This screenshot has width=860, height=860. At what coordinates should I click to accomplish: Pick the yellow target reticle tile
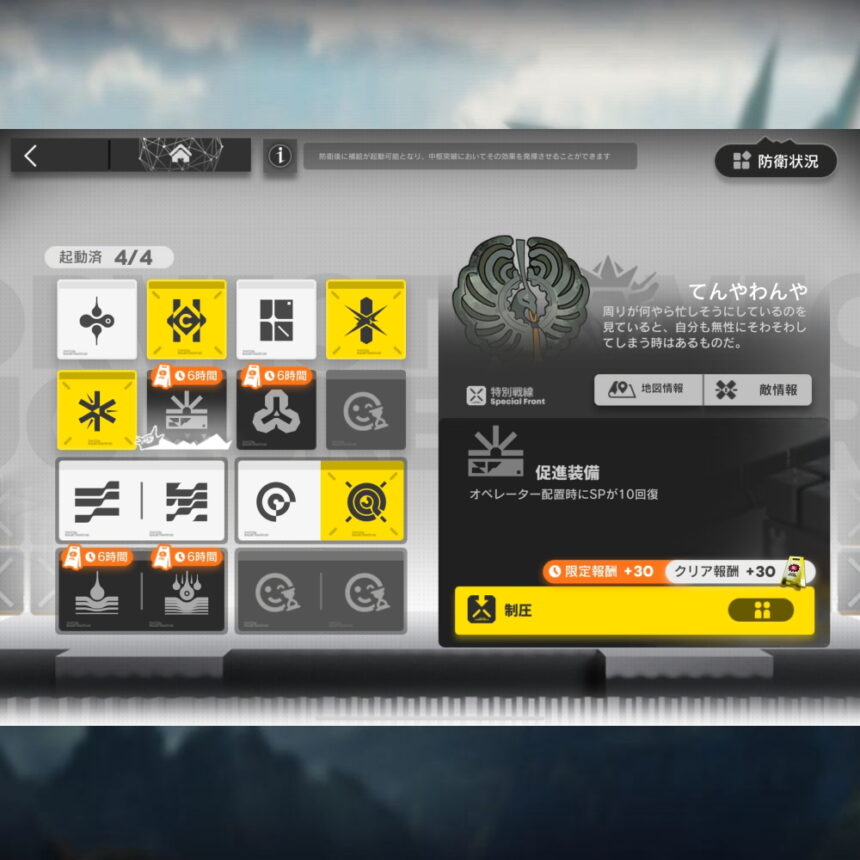(364, 501)
